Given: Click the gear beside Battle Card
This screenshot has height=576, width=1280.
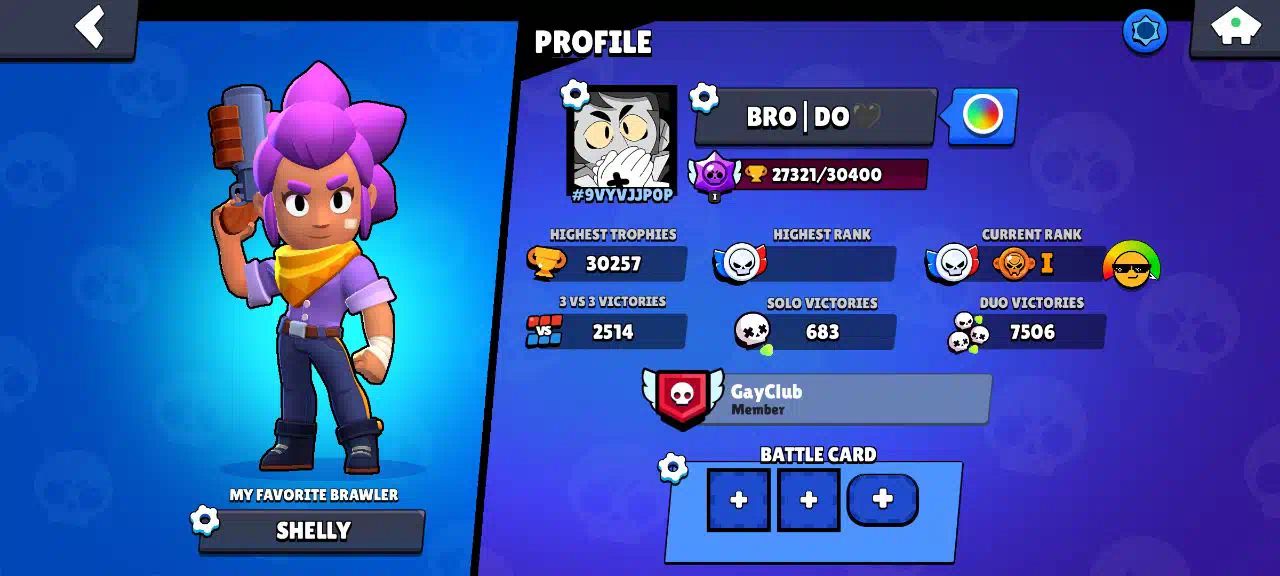Looking at the screenshot, I should (673, 468).
